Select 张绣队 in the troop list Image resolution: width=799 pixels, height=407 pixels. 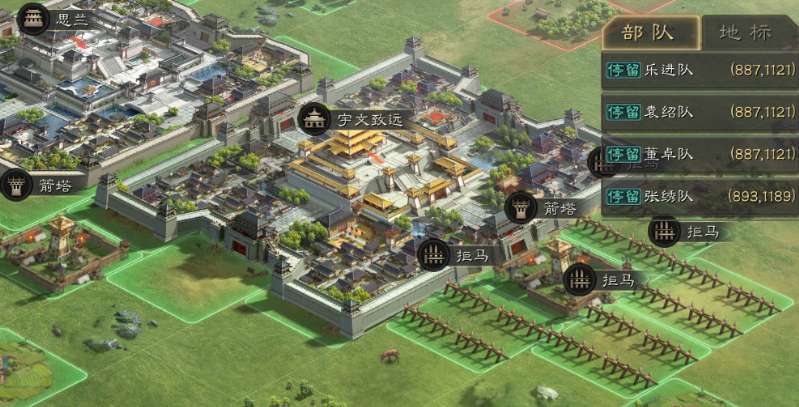coord(699,196)
